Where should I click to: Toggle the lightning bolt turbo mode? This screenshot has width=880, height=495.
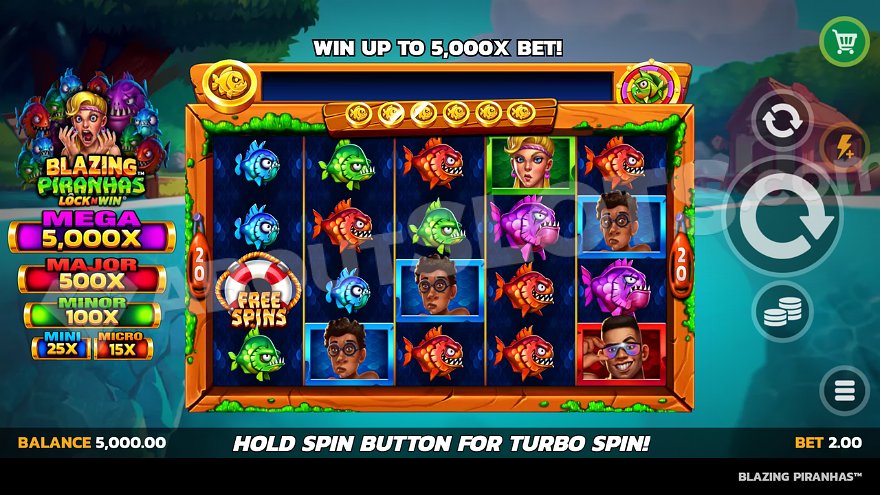(843, 148)
